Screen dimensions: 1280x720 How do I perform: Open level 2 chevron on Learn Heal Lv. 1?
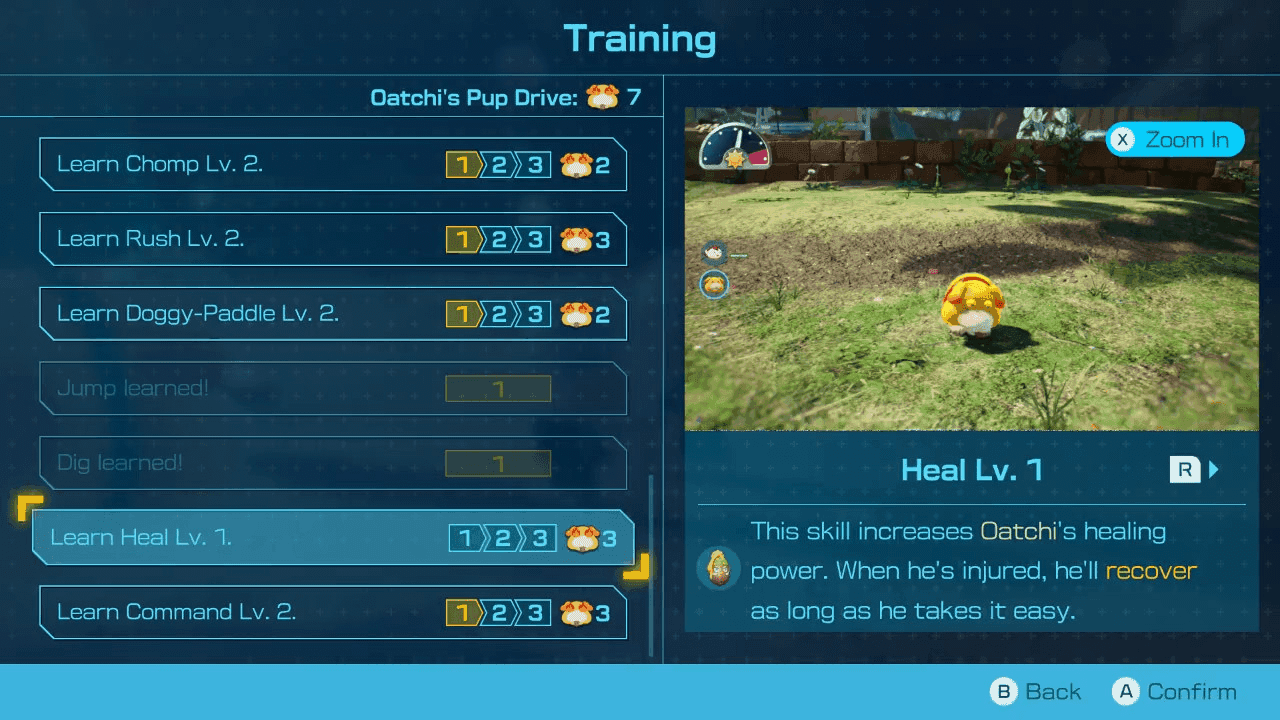point(502,538)
